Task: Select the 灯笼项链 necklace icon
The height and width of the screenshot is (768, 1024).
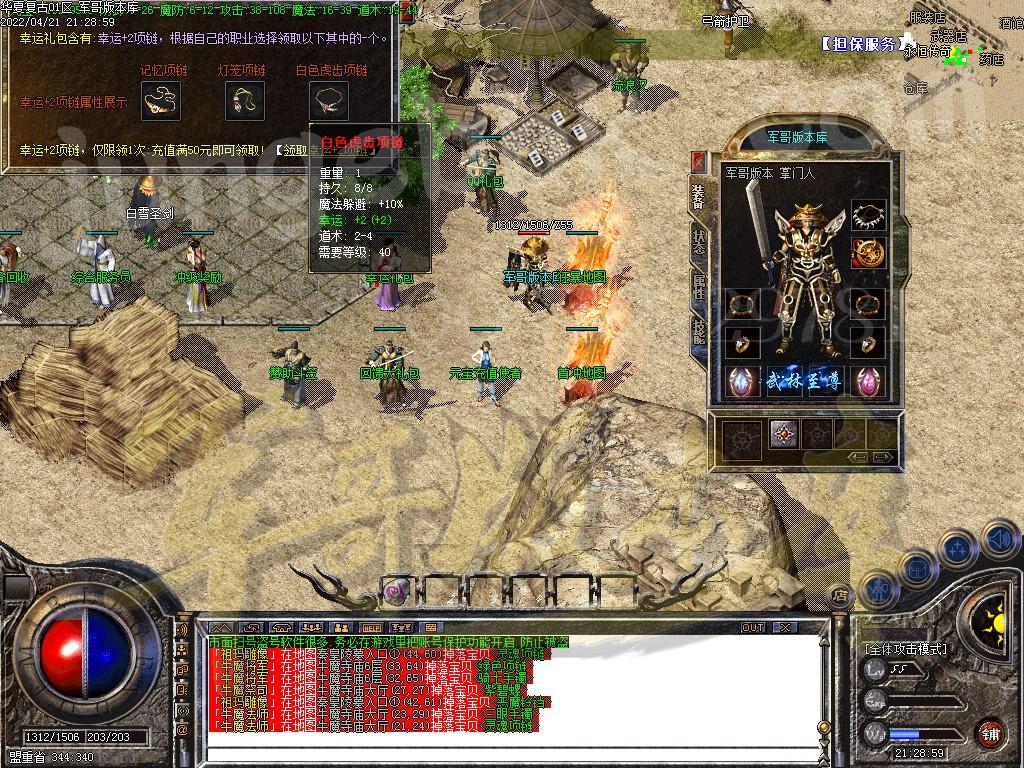Action: click(x=243, y=100)
